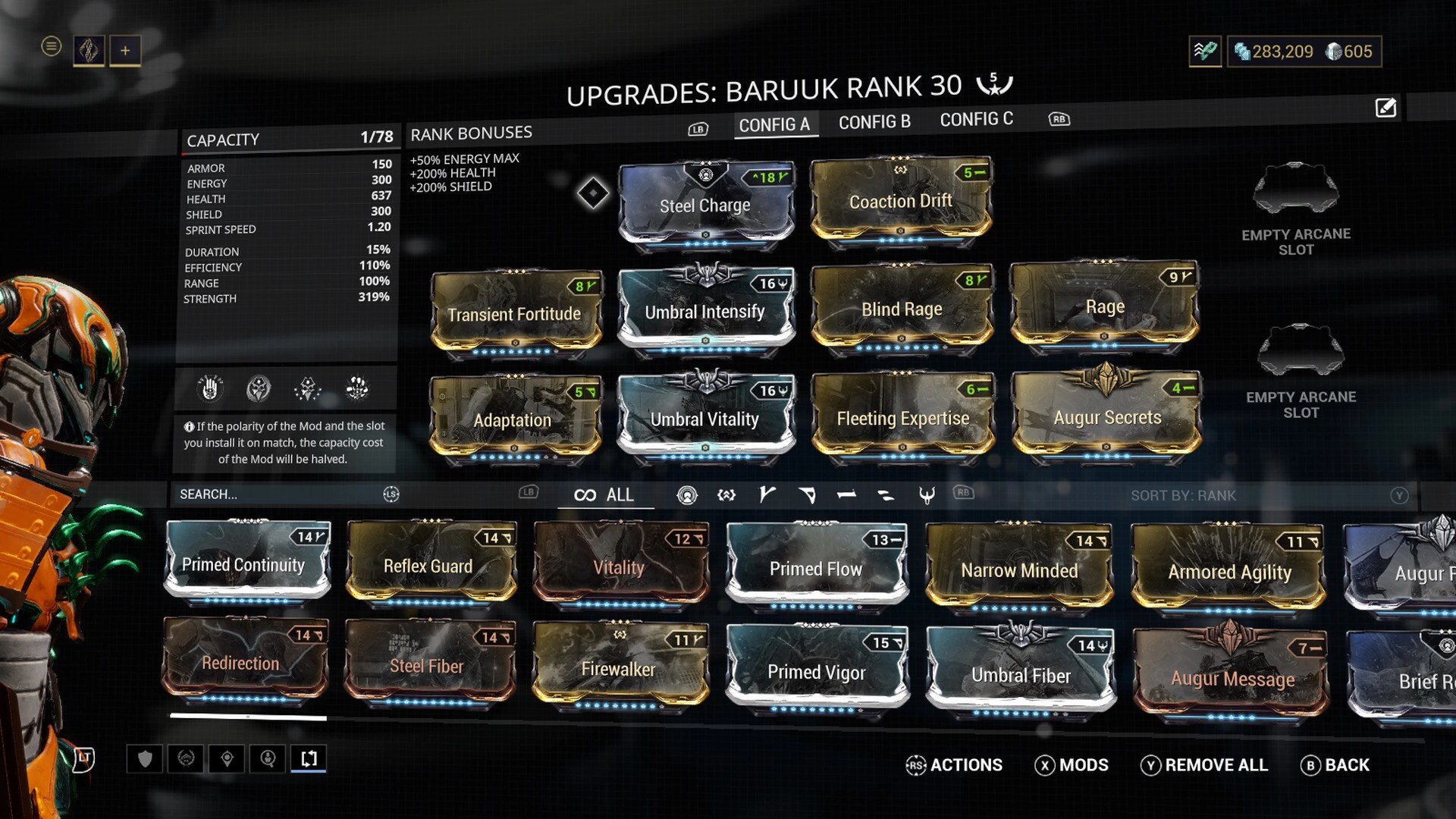Image resolution: width=1456 pixels, height=819 pixels.
Task: Click the Remove All button
Action: [x=1206, y=765]
